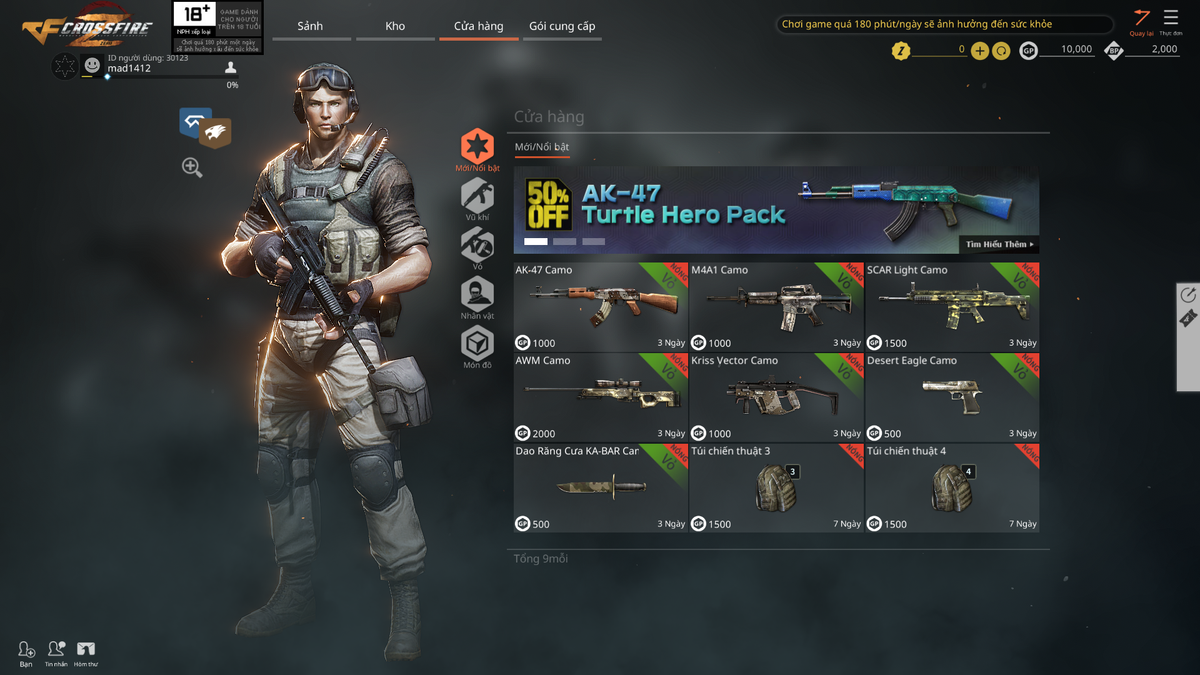The image size is (1200, 675).
Task: Zoom in on the character with magnifier
Action: (192, 167)
